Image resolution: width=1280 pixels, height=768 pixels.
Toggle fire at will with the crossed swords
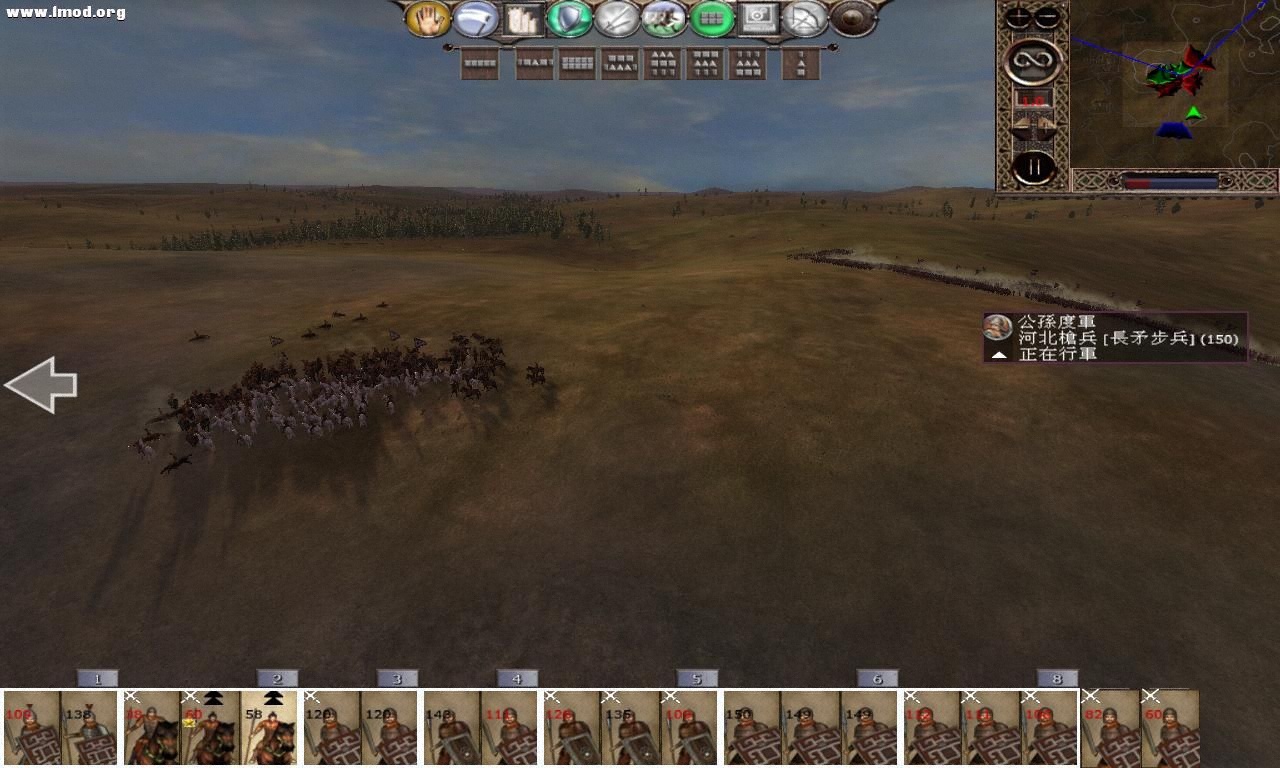tap(616, 20)
